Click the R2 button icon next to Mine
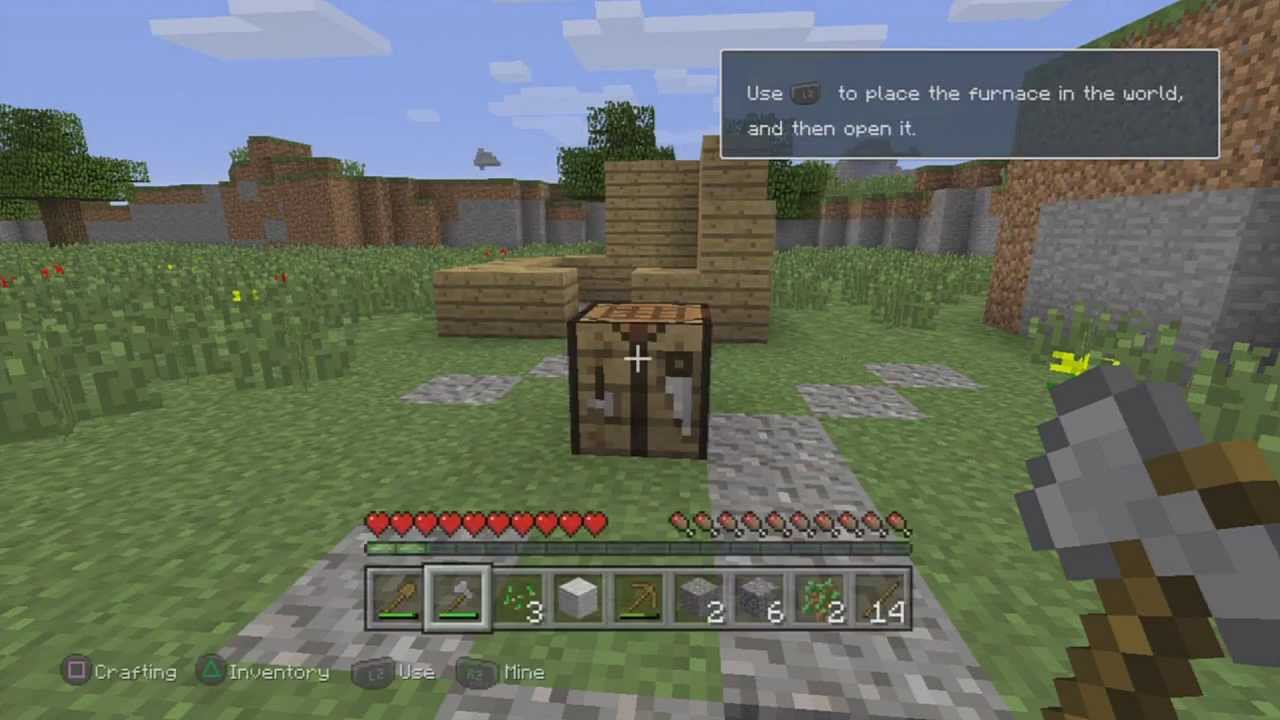The height and width of the screenshot is (720, 1280). click(475, 672)
